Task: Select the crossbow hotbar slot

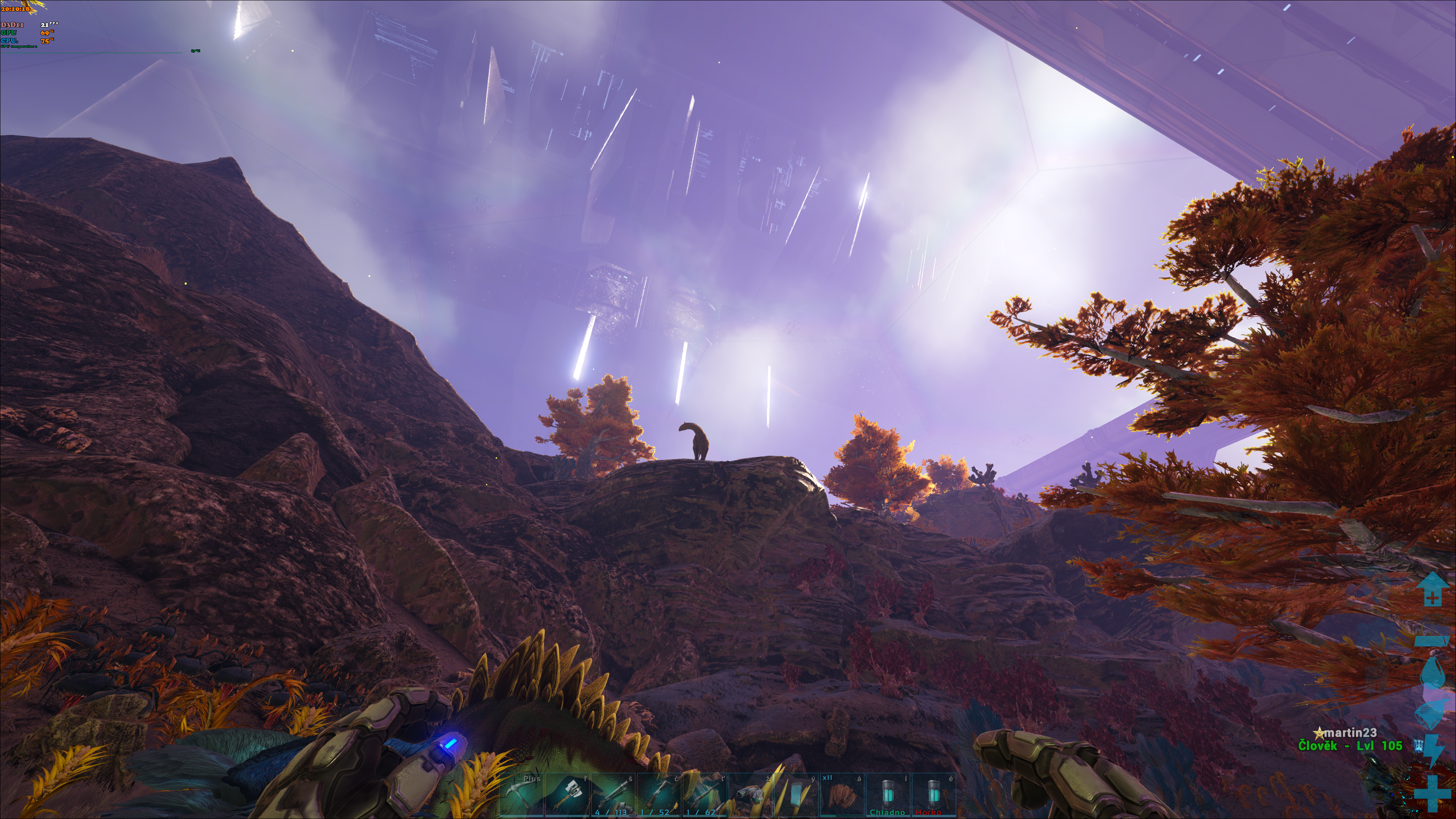Action: 659,795
